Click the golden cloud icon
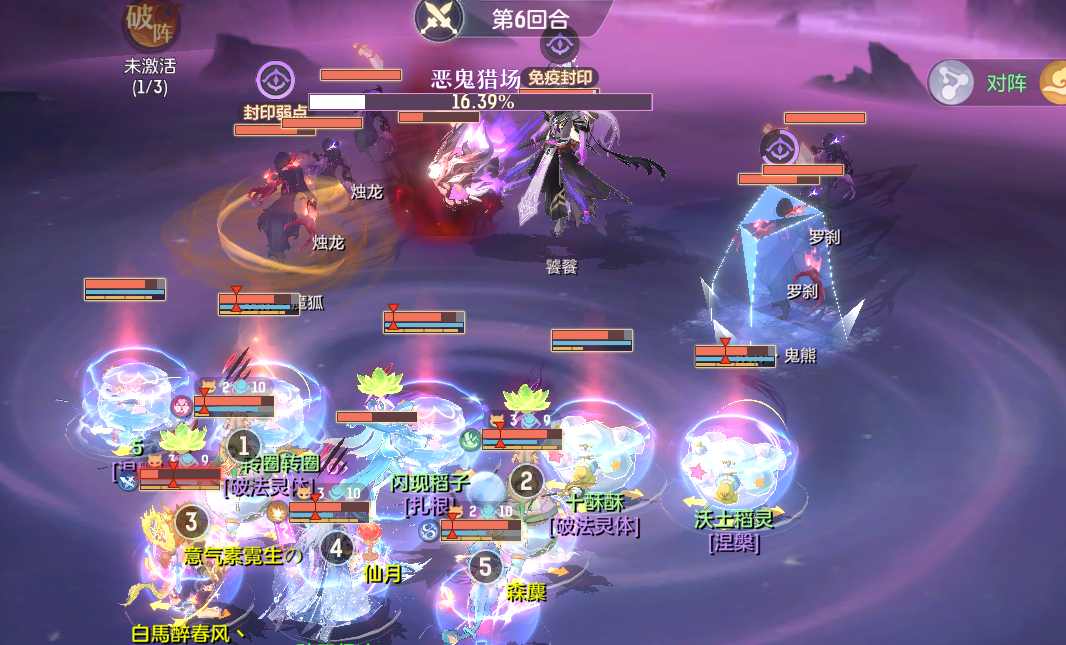Screen dimensions: 1066x645 pos(1054,83)
